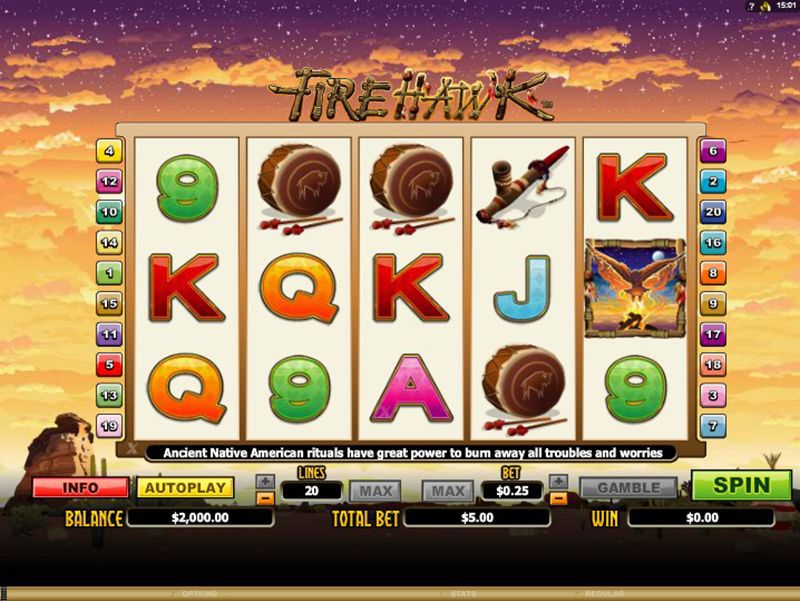Spin the reels with the green SPIN button
Screen dimensions: 800x601
click(740, 487)
